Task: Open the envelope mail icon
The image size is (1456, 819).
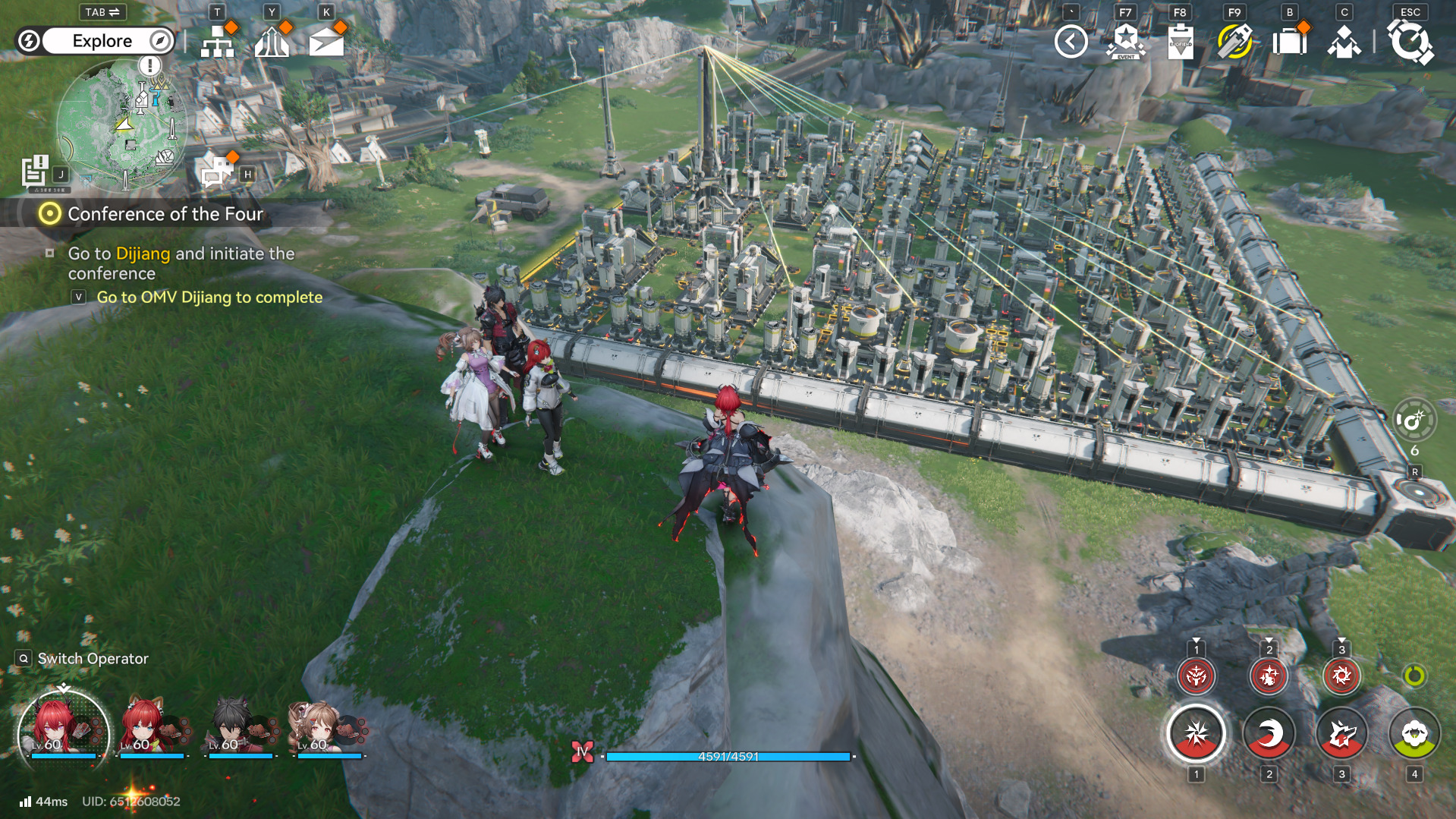Action: pyautogui.click(x=326, y=42)
